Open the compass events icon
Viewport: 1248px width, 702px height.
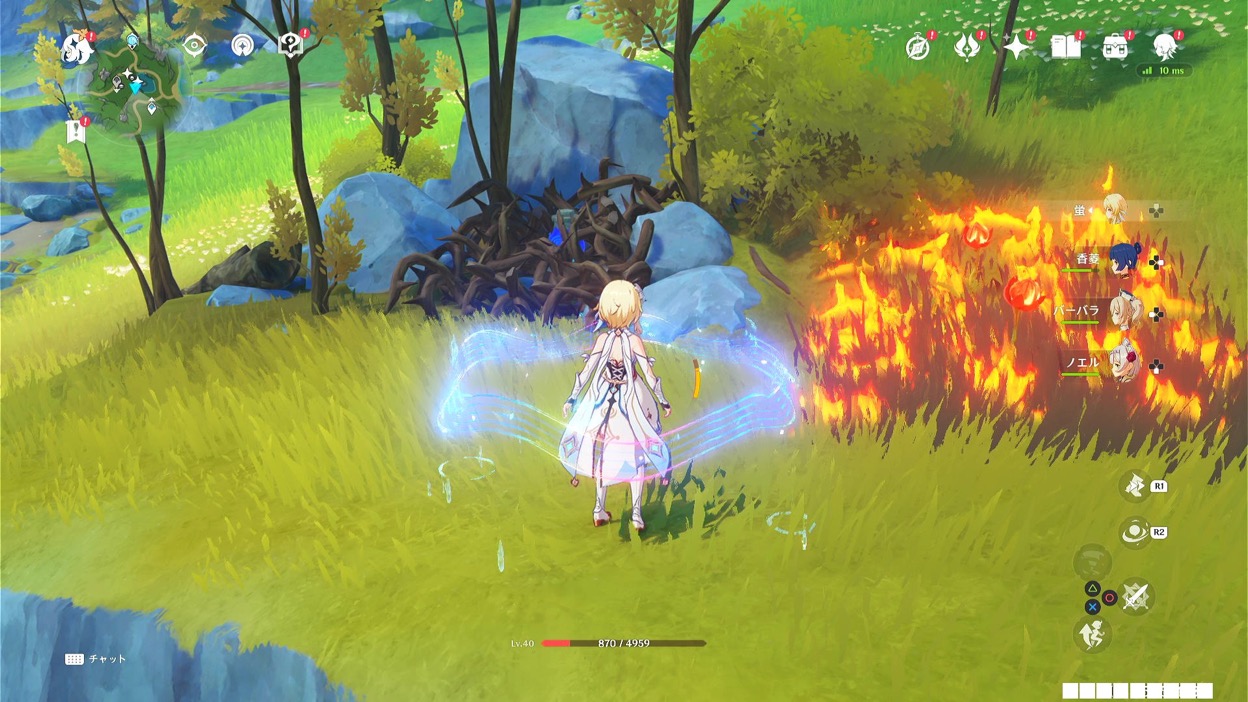918,47
